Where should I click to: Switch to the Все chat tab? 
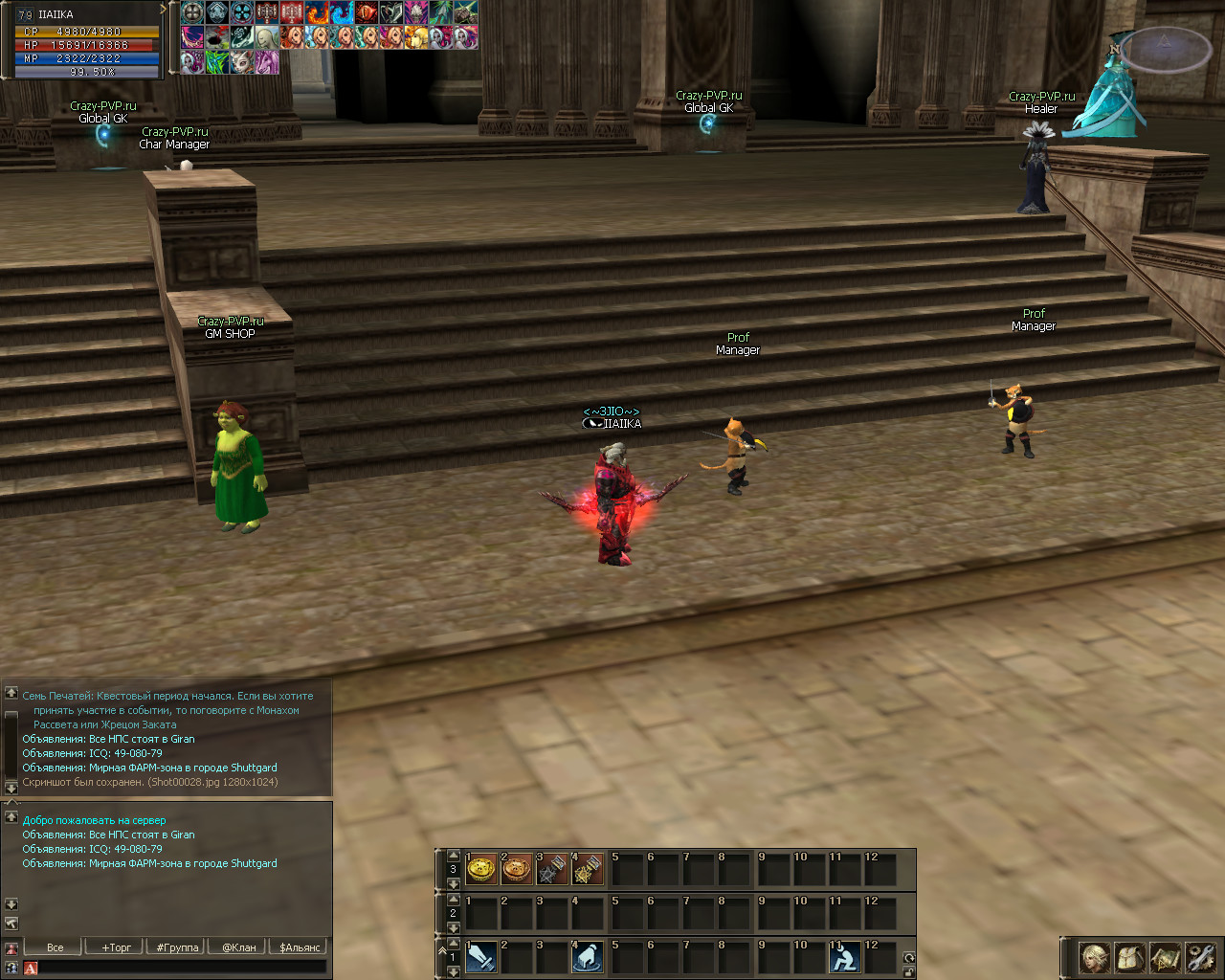coord(56,947)
